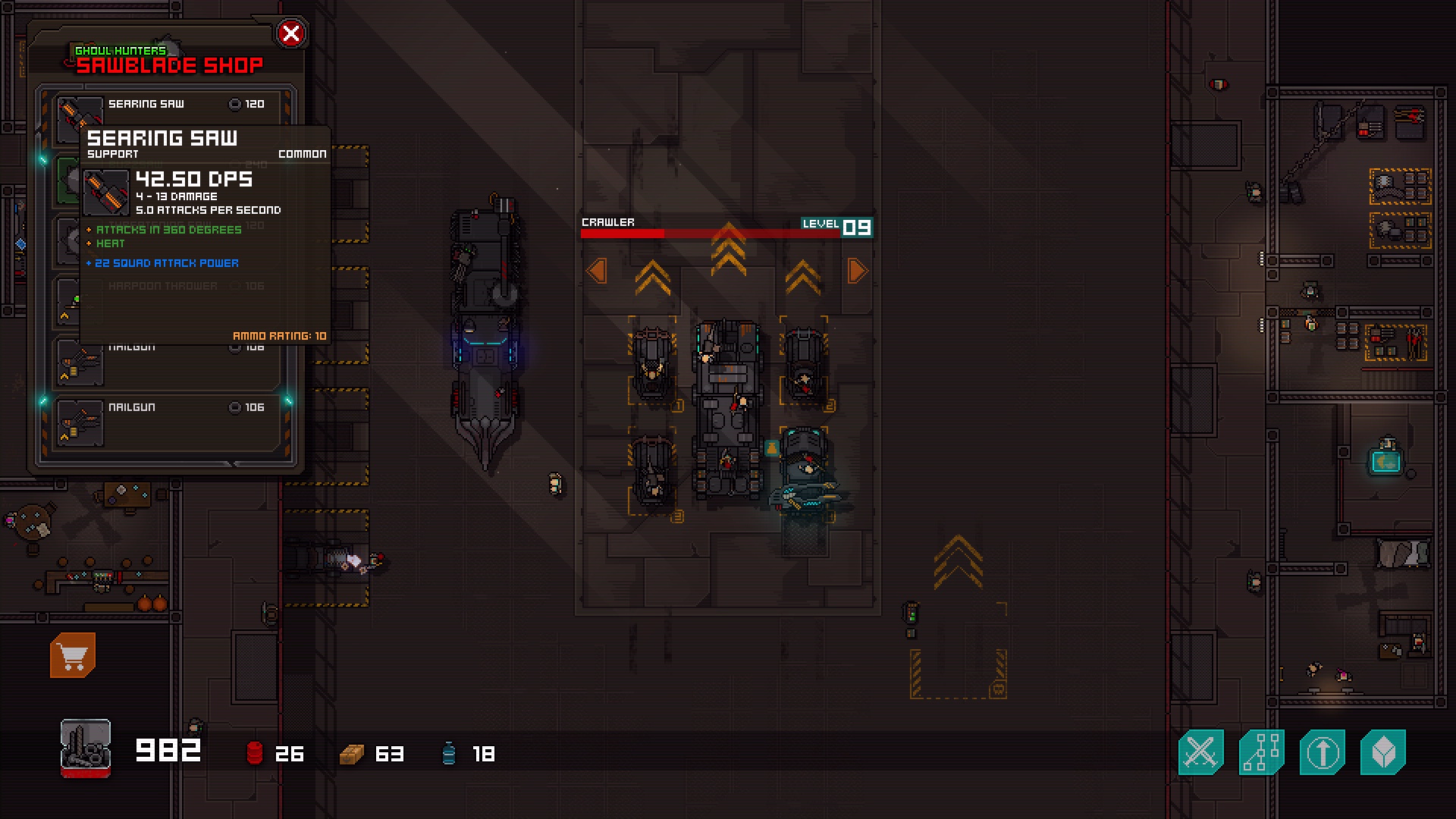Activate the circled up-arrow icon
This screenshot has height=819, width=1456.
(x=1322, y=752)
